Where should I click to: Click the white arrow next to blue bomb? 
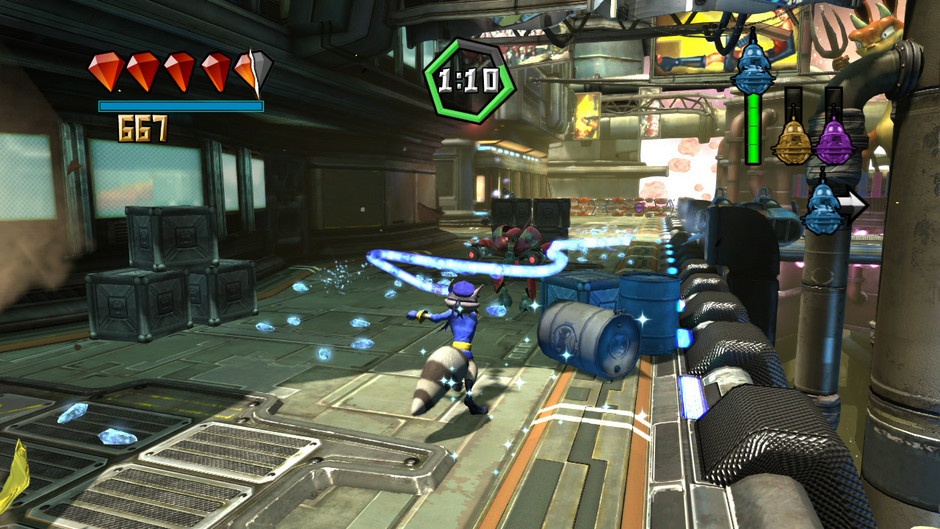pyautogui.click(x=854, y=207)
